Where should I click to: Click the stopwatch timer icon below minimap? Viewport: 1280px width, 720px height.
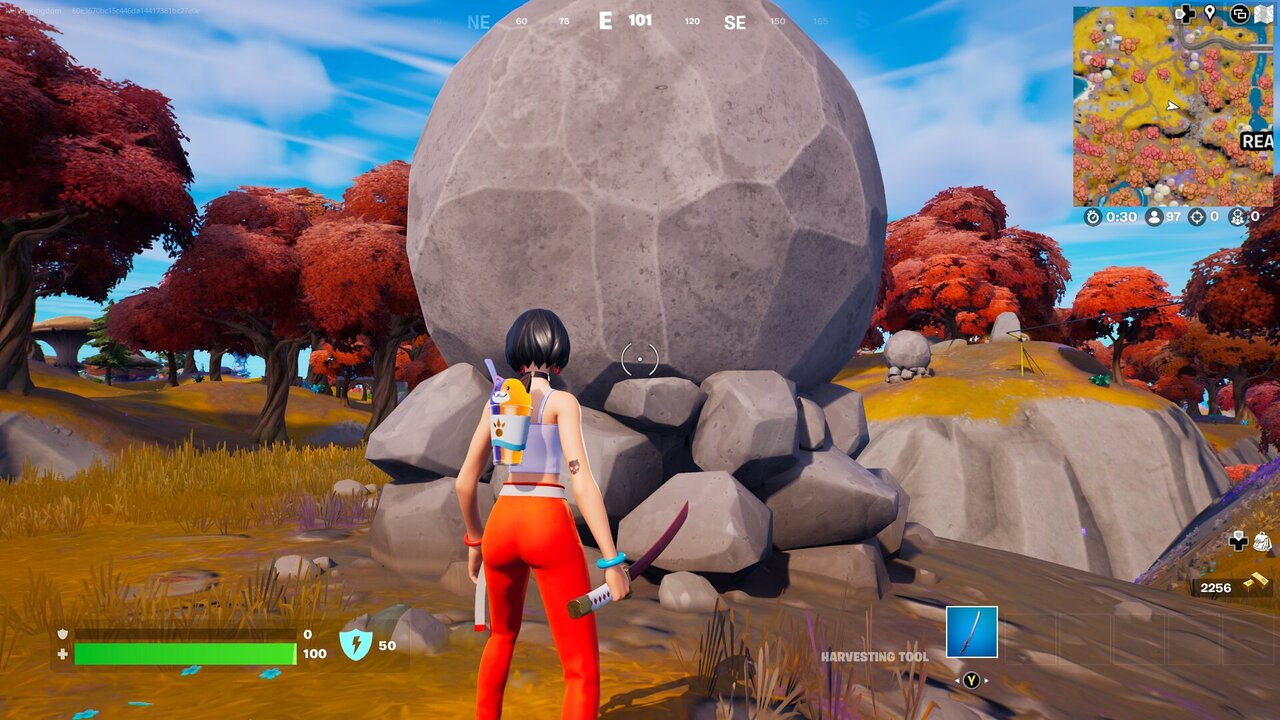1093,216
